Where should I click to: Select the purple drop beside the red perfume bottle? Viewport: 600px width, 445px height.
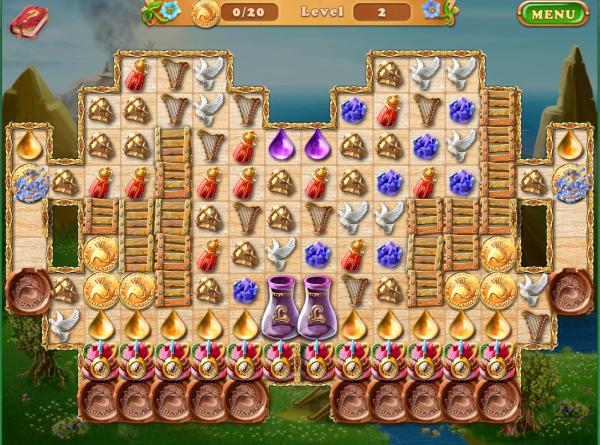[282, 145]
